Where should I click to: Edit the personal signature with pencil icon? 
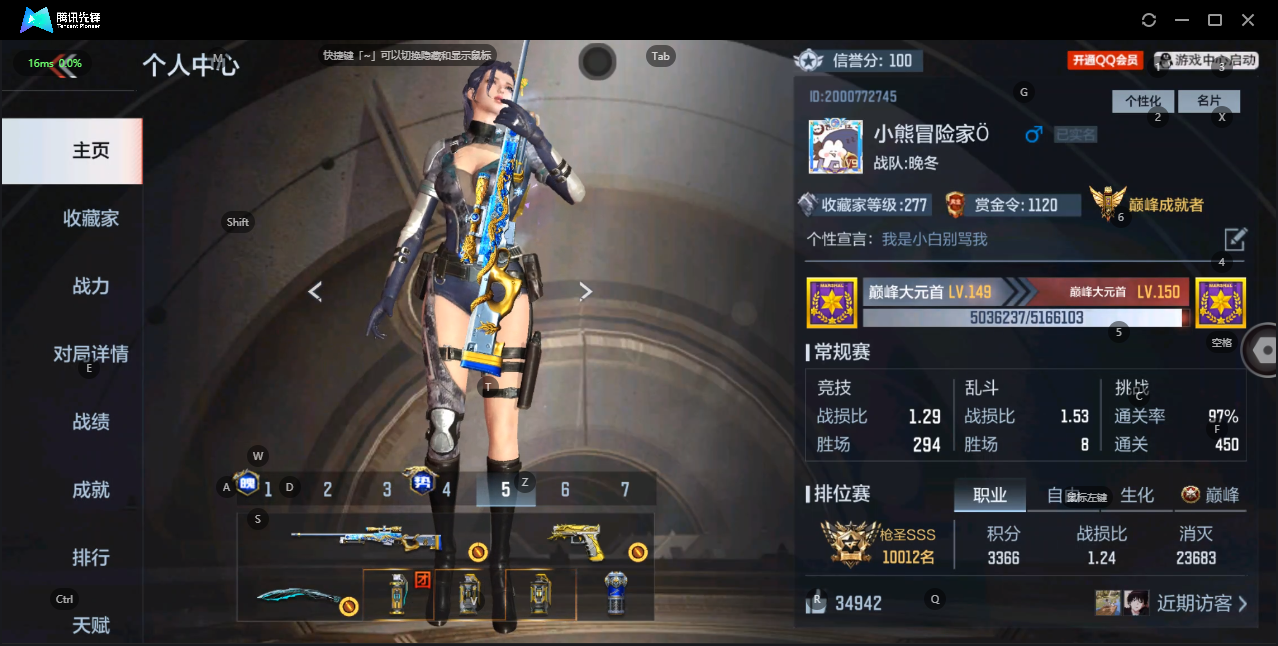1235,239
